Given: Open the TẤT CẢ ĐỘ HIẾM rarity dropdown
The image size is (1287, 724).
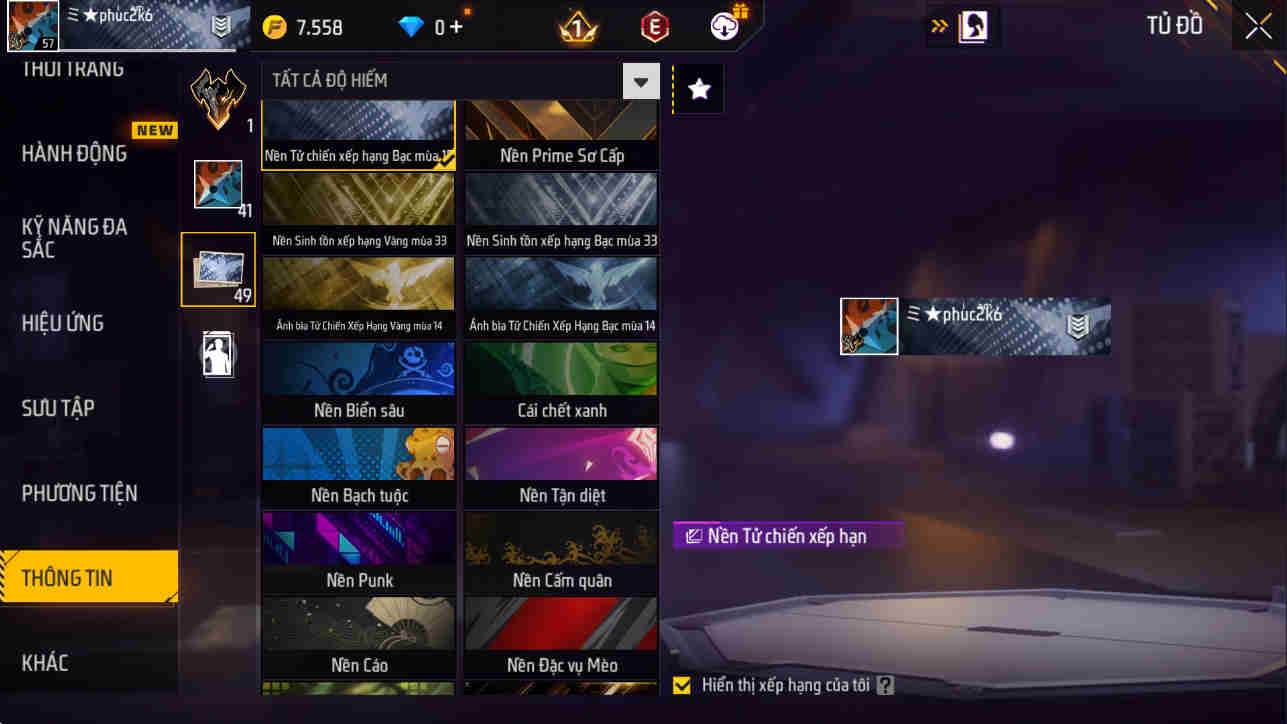Looking at the screenshot, I should (640, 80).
